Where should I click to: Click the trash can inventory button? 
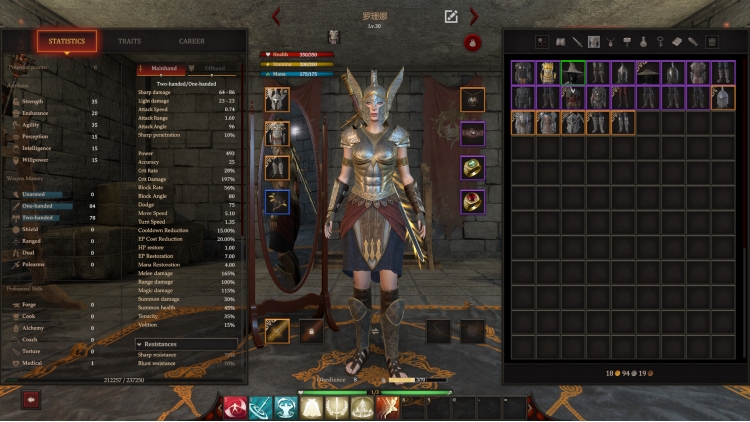(x=711, y=41)
